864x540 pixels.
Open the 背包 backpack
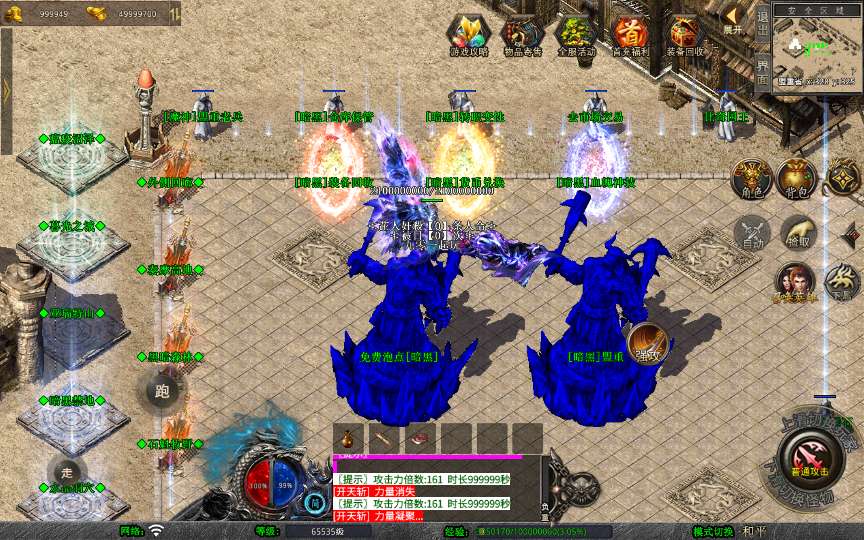[797, 177]
